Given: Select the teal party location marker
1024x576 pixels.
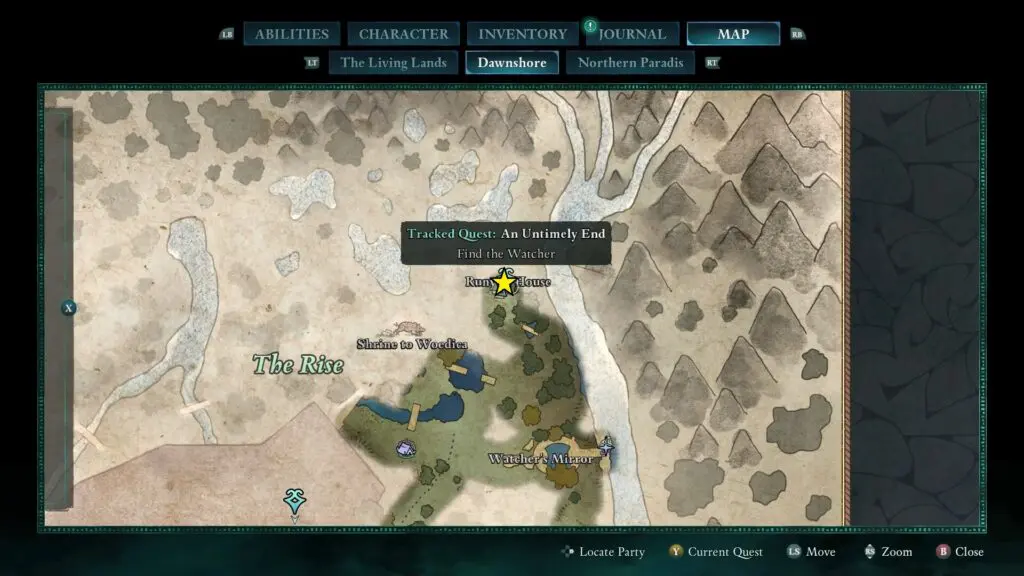Looking at the screenshot, I should (x=294, y=499).
